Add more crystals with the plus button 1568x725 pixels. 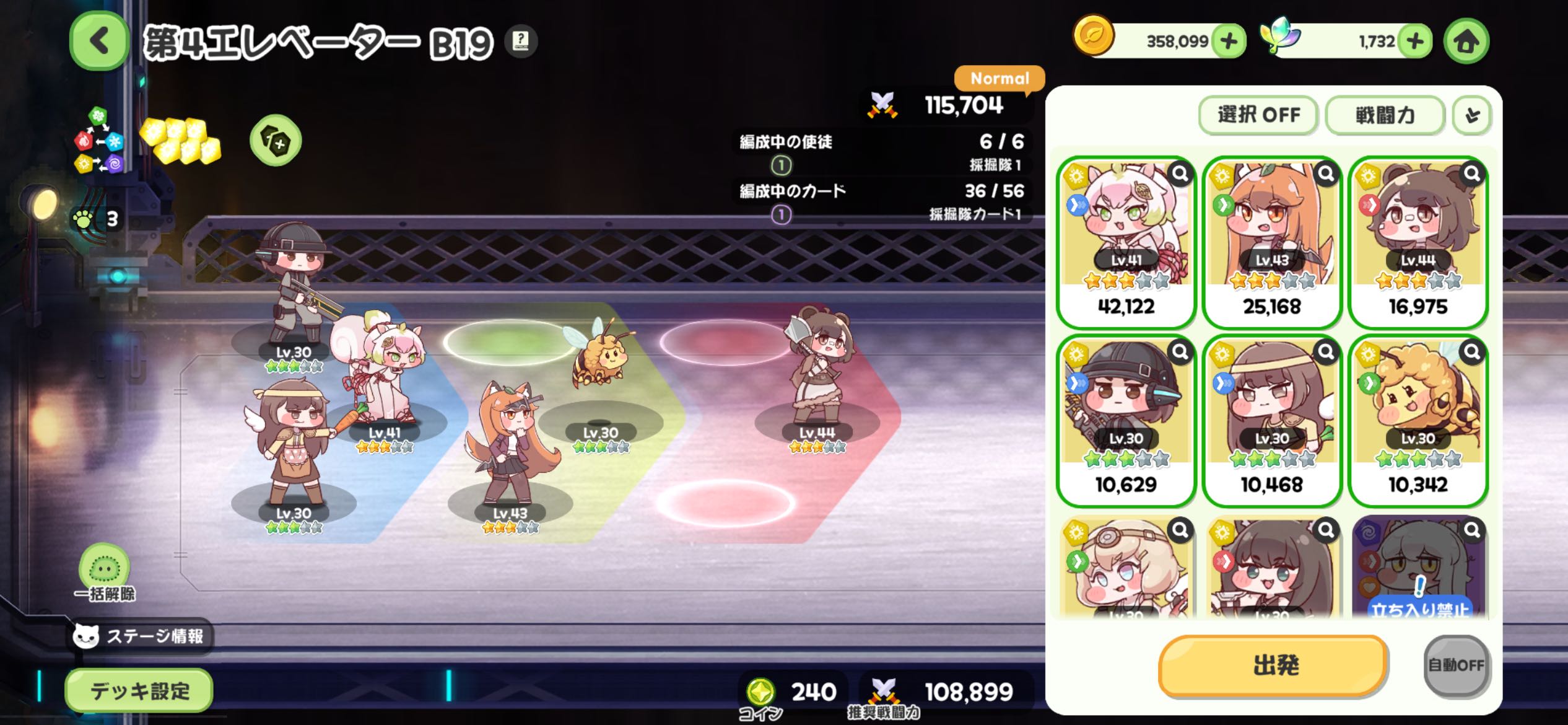1414,42
